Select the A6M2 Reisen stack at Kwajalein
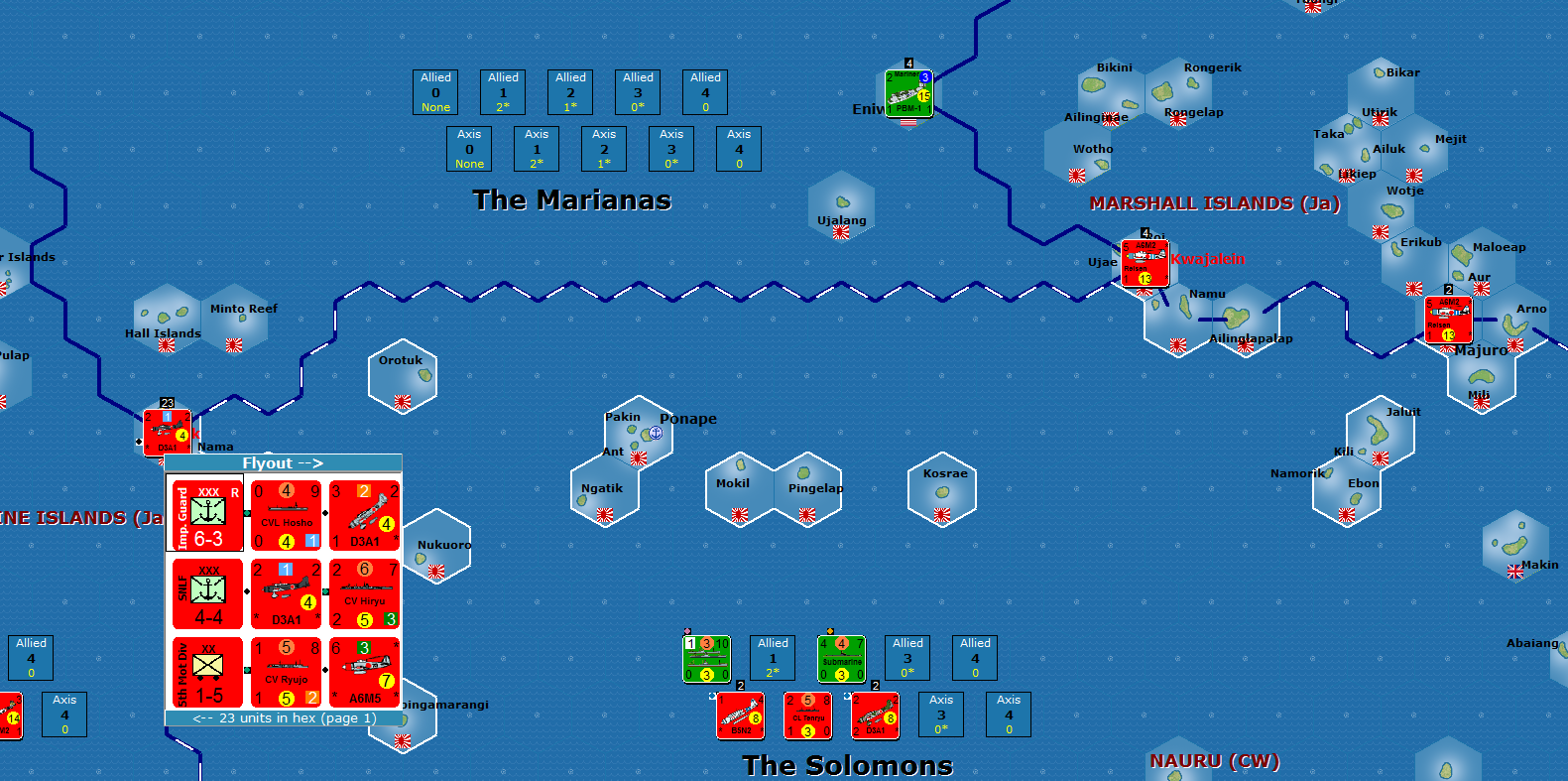This screenshot has width=1568, height=781. click(1146, 263)
